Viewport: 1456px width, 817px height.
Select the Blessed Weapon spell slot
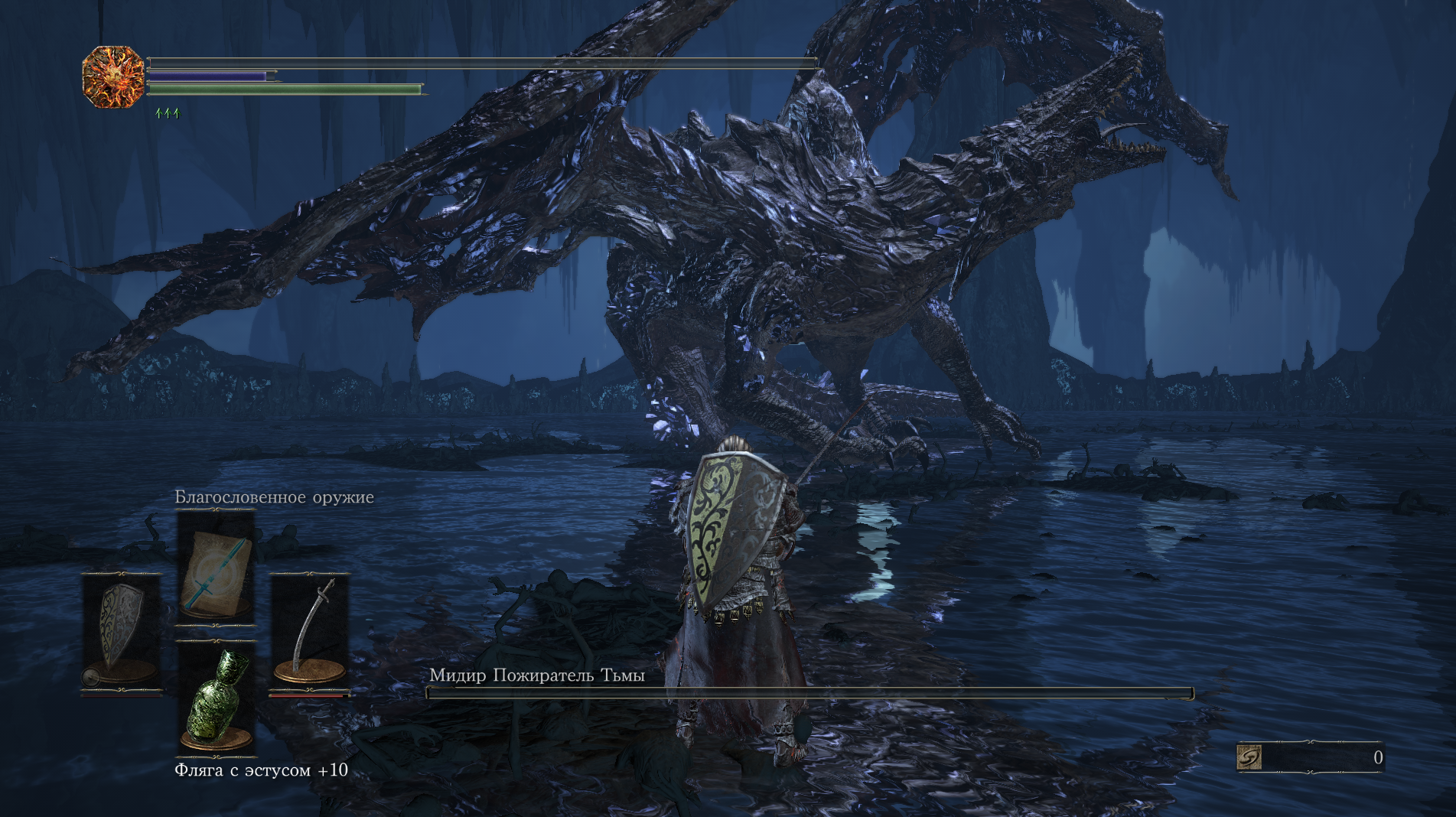point(216,568)
